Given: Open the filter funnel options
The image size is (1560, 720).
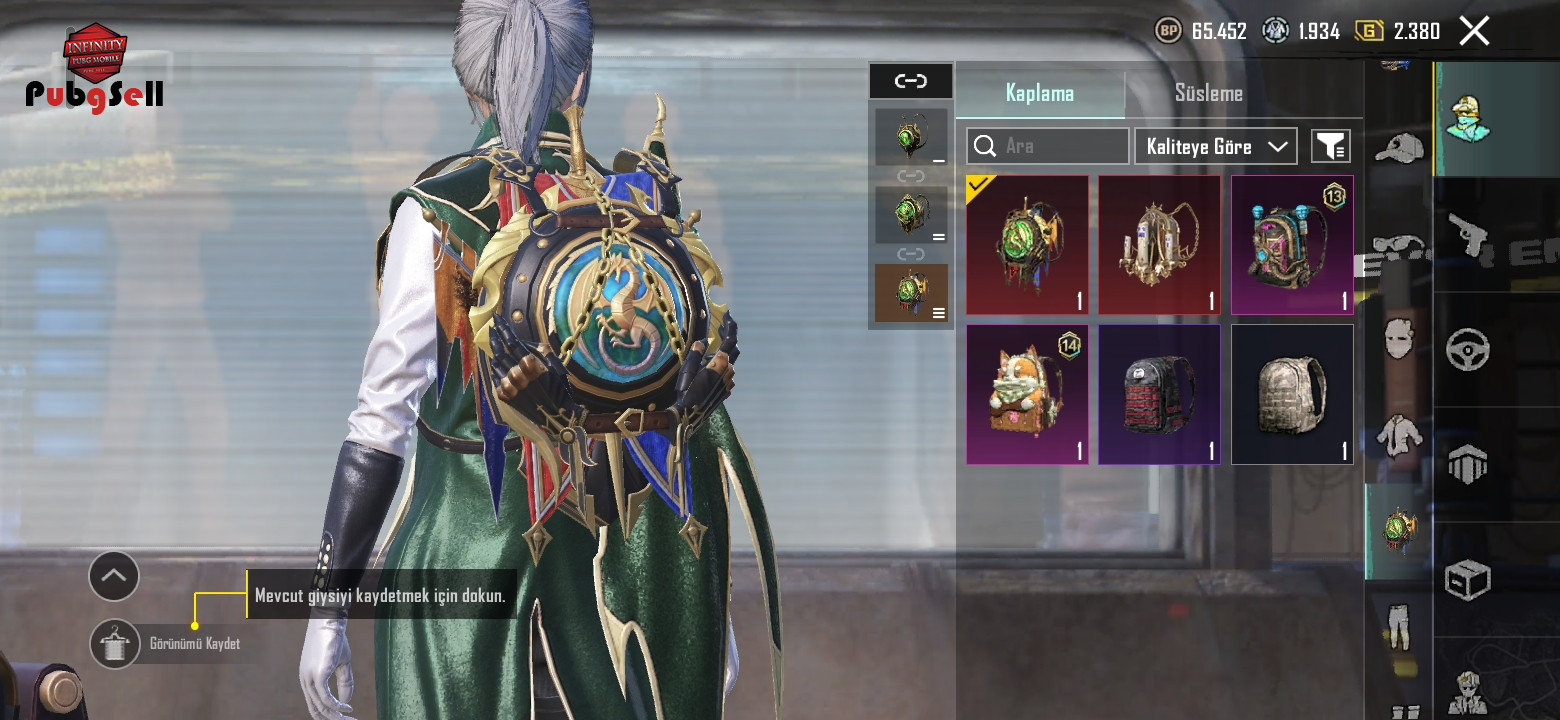Looking at the screenshot, I should pyautogui.click(x=1330, y=146).
